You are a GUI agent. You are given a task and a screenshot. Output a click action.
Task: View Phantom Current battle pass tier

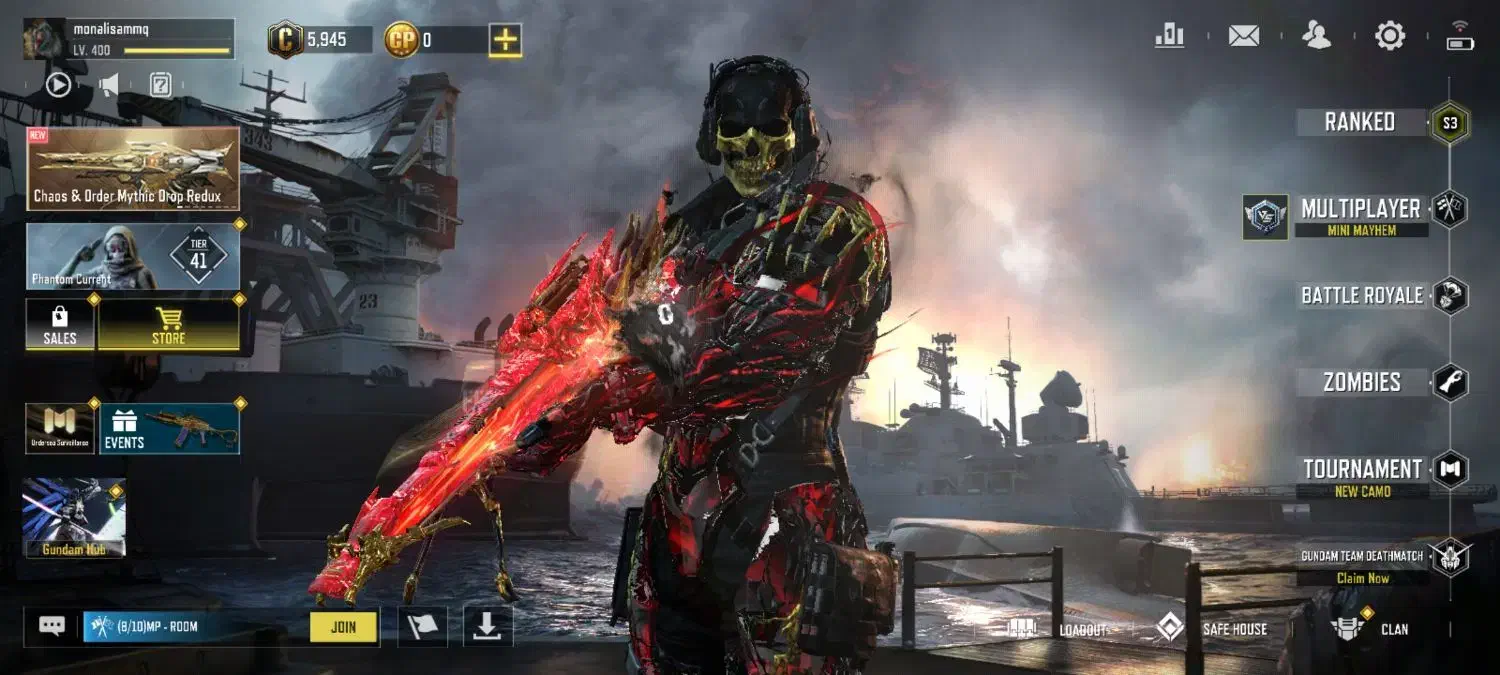133,256
